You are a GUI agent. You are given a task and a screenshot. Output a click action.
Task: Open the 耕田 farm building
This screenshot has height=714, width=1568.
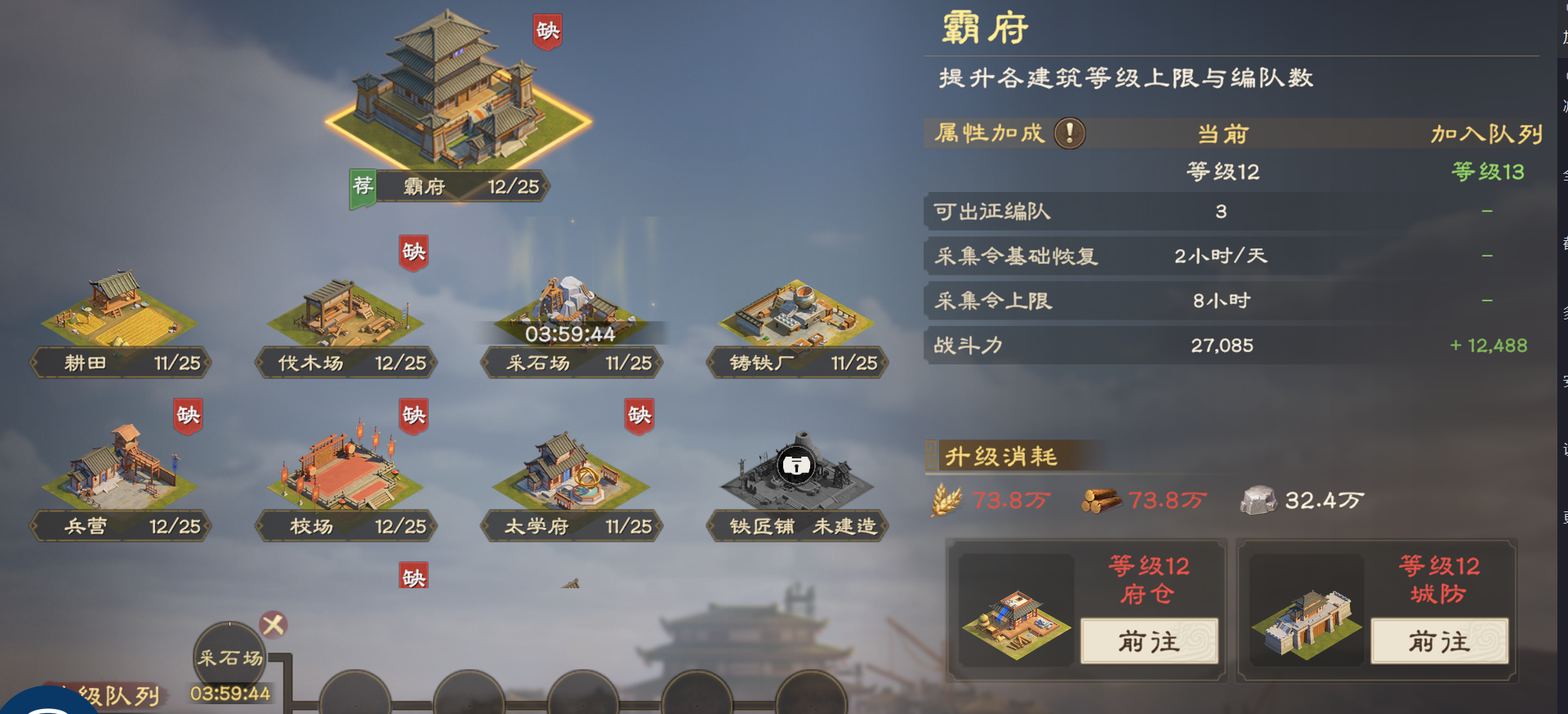121,315
